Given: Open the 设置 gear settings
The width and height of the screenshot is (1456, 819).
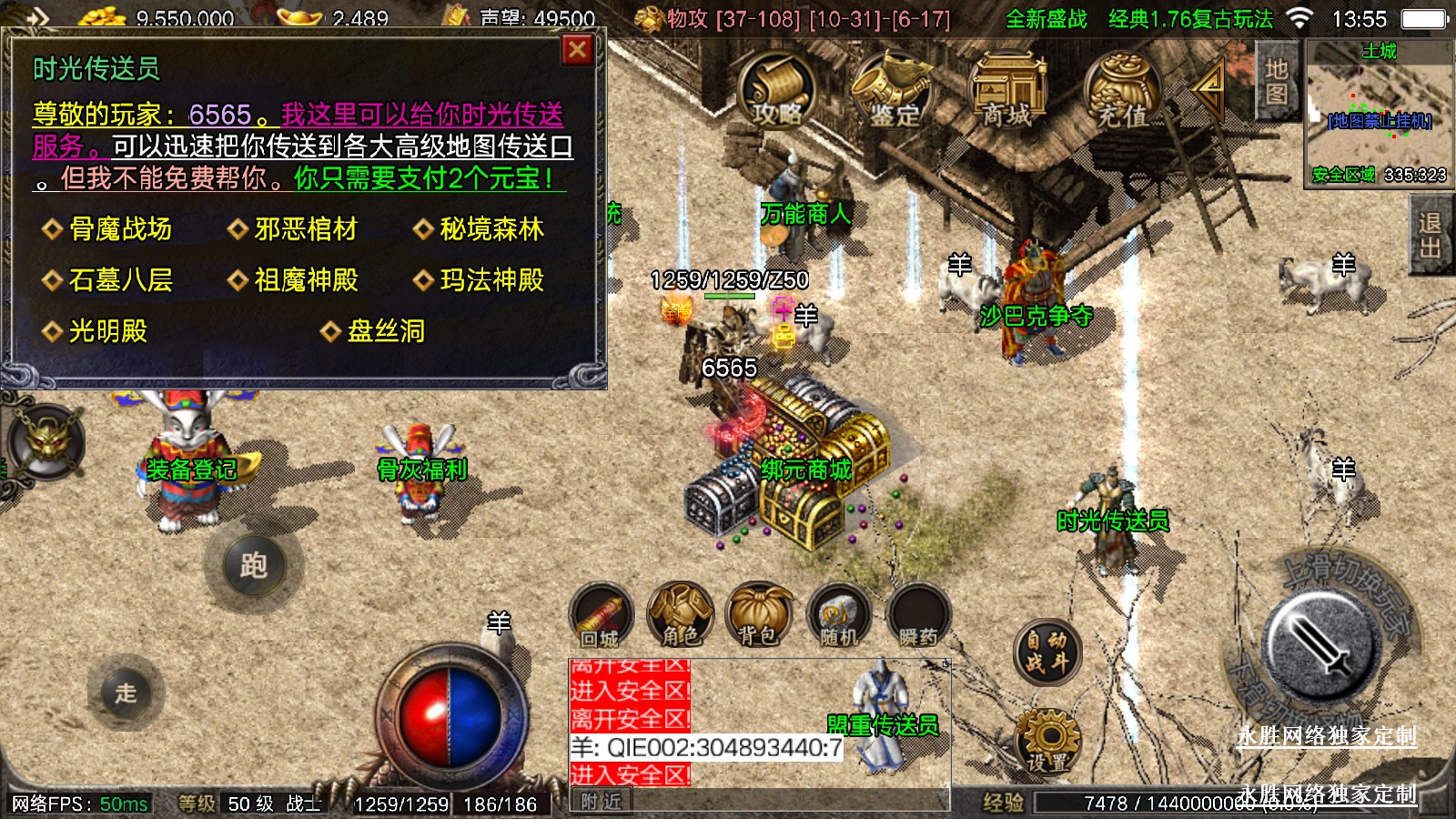Looking at the screenshot, I should (1047, 742).
